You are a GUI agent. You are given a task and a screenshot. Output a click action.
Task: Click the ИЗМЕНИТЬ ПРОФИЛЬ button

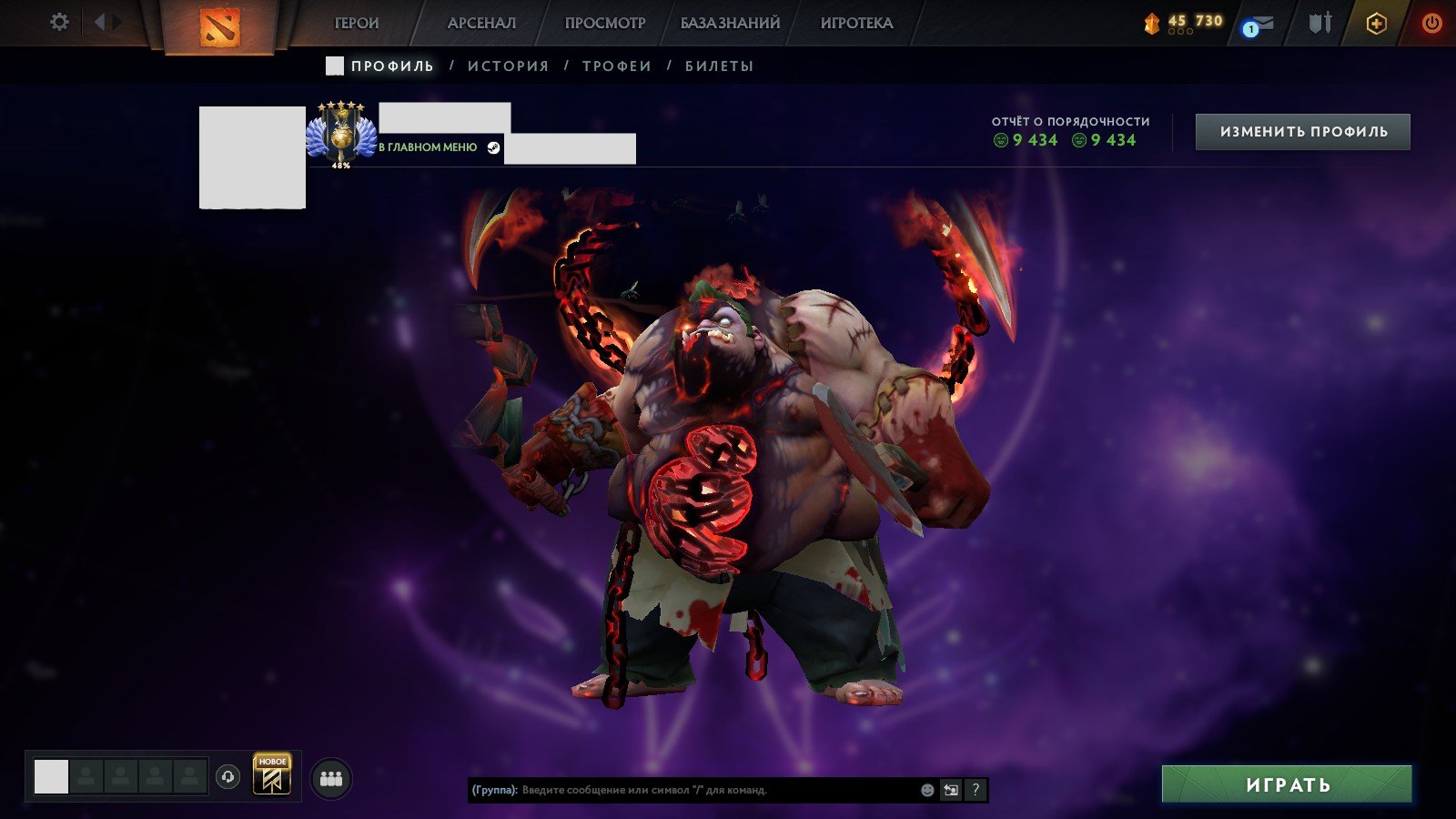coord(1303,130)
